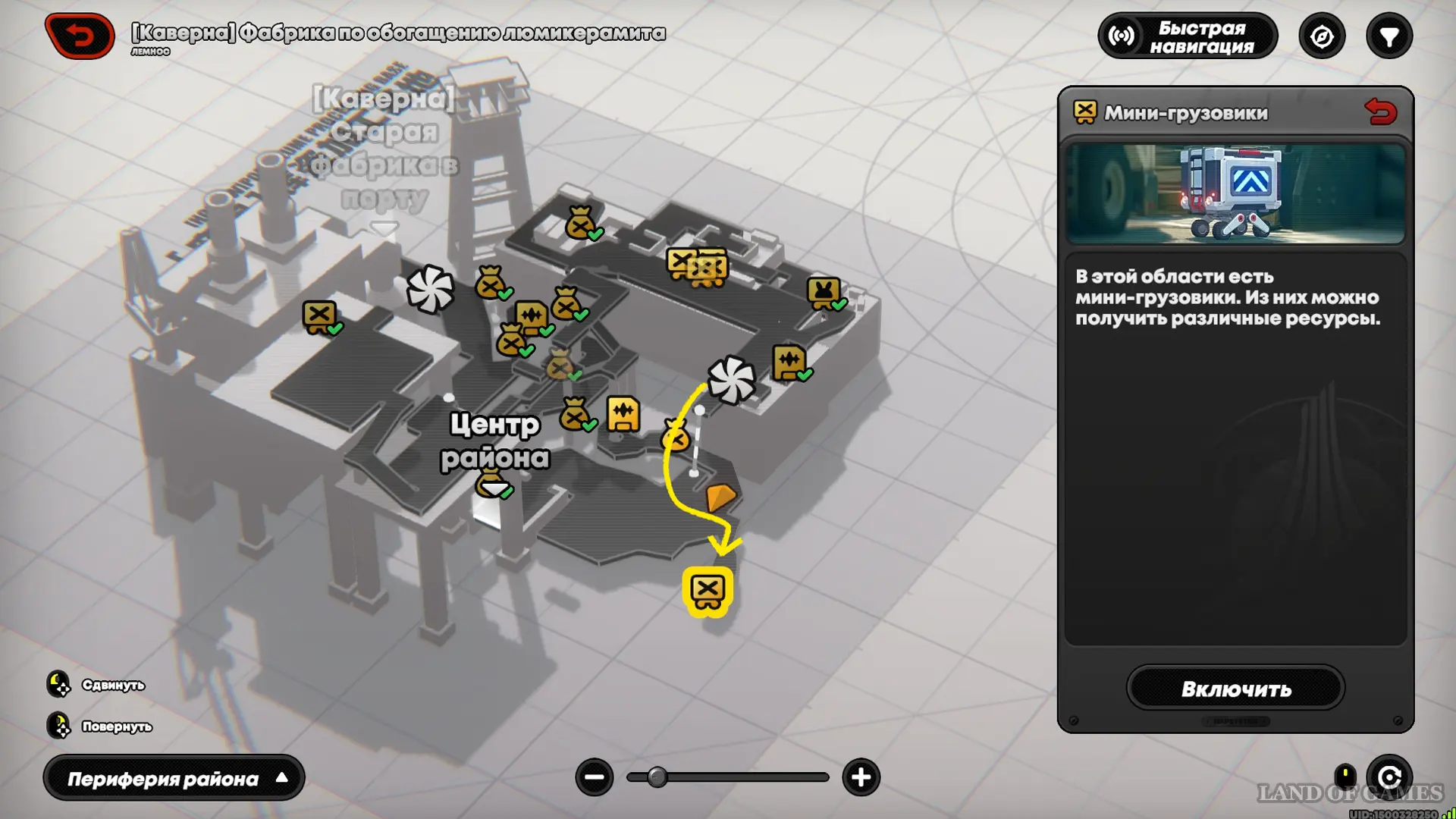Expand the Периферия района area selector
This screenshot has width=1456, height=819.
click(x=174, y=778)
